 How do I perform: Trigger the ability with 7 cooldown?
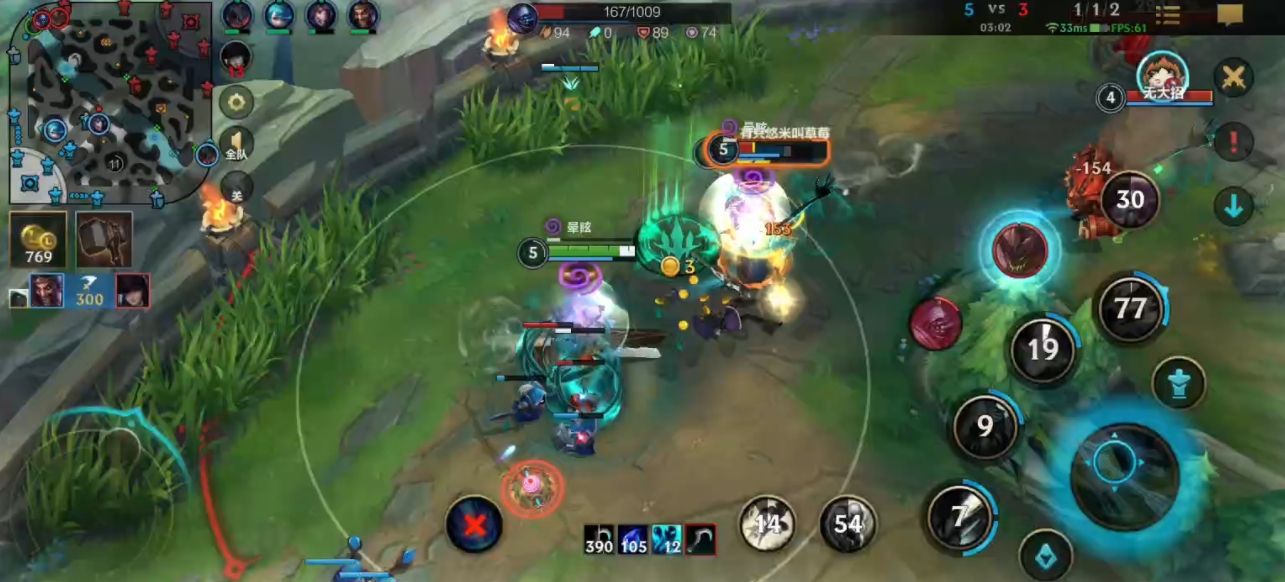960,516
